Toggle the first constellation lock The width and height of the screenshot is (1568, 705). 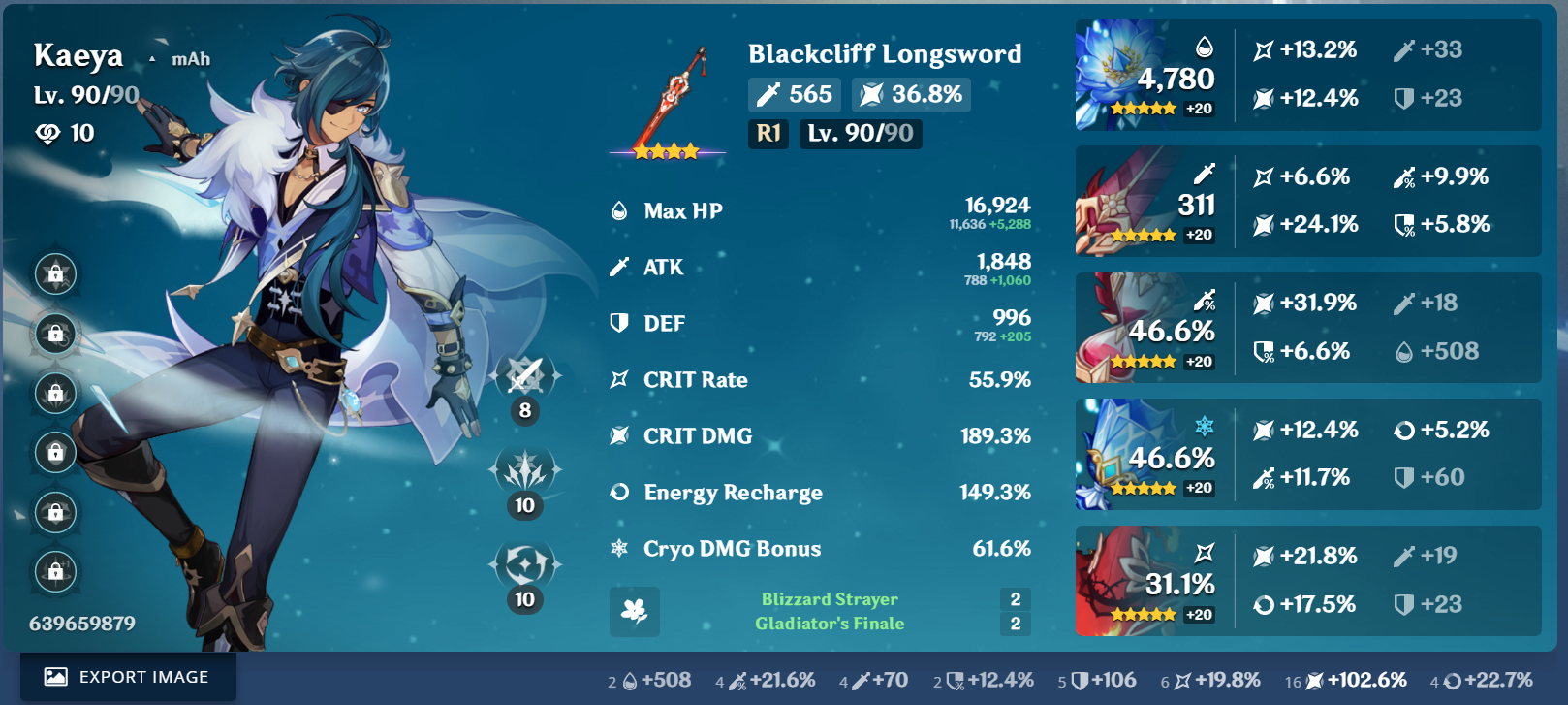(x=55, y=274)
